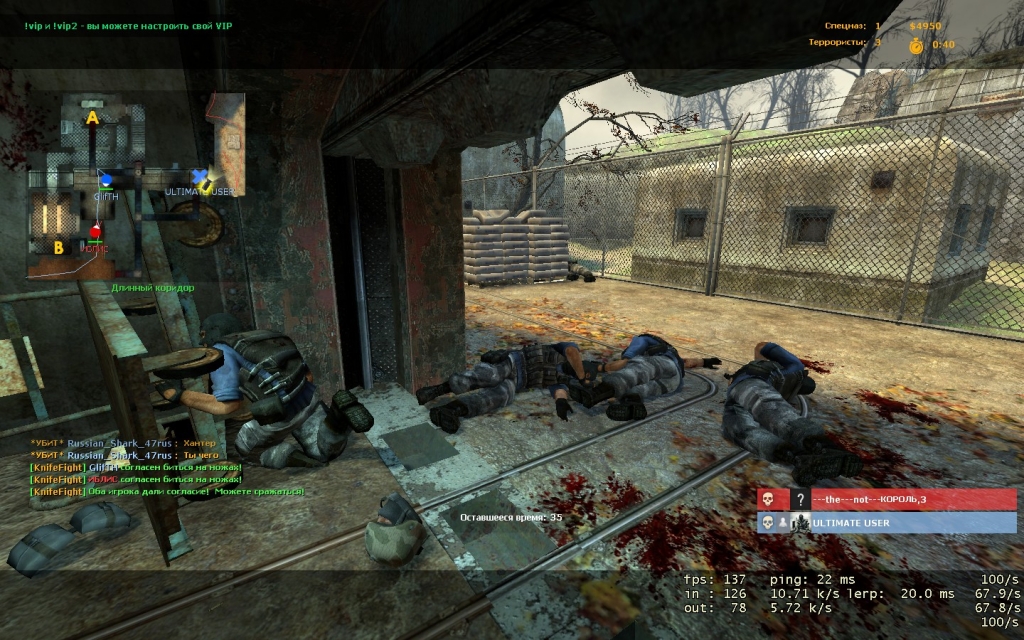This screenshot has height=640, width=1024.
Task: Select the red КОРОЛЬ player row
Action: (x=886, y=499)
